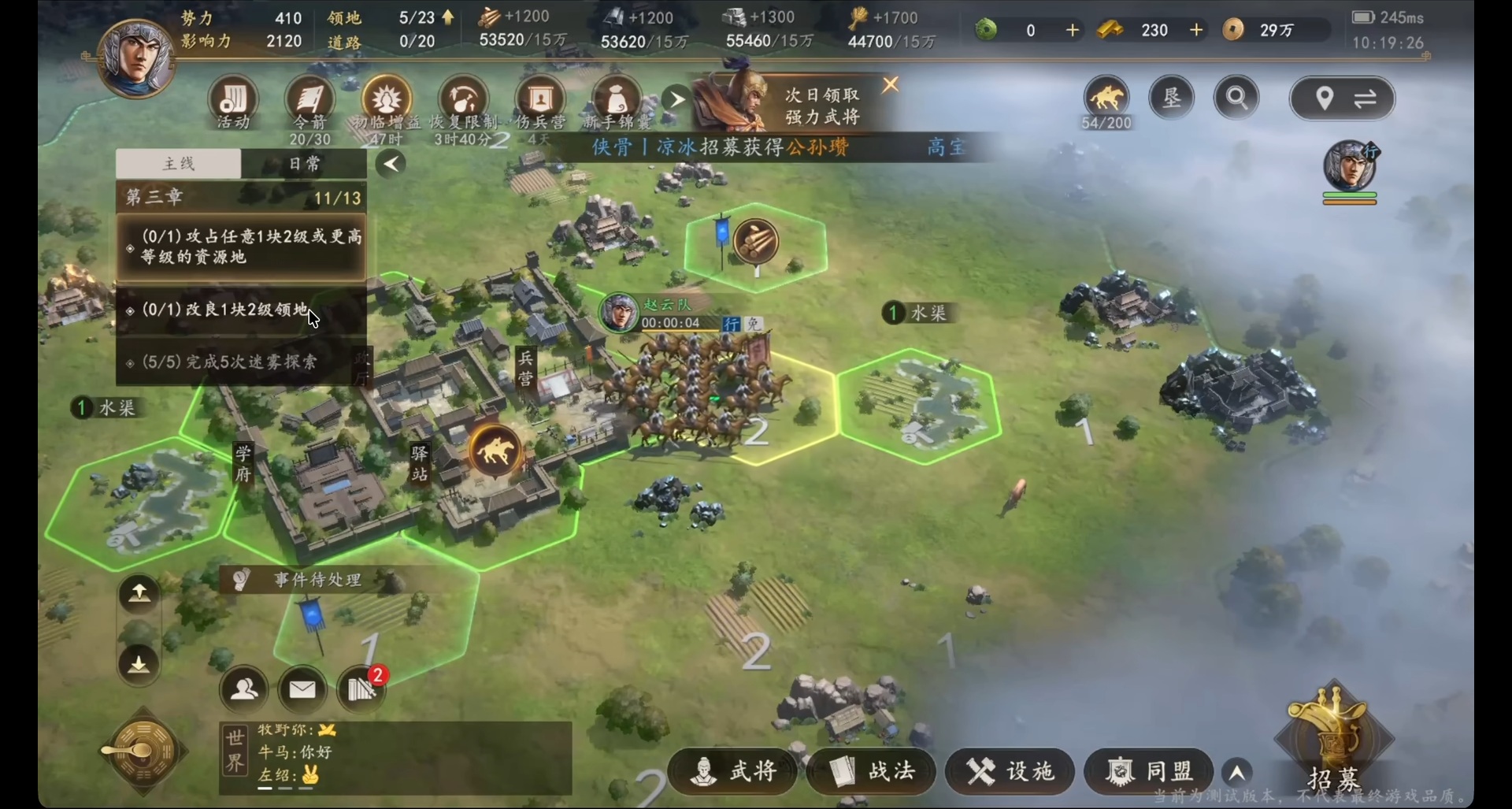Open the 武将 generals menu

pos(733,771)
